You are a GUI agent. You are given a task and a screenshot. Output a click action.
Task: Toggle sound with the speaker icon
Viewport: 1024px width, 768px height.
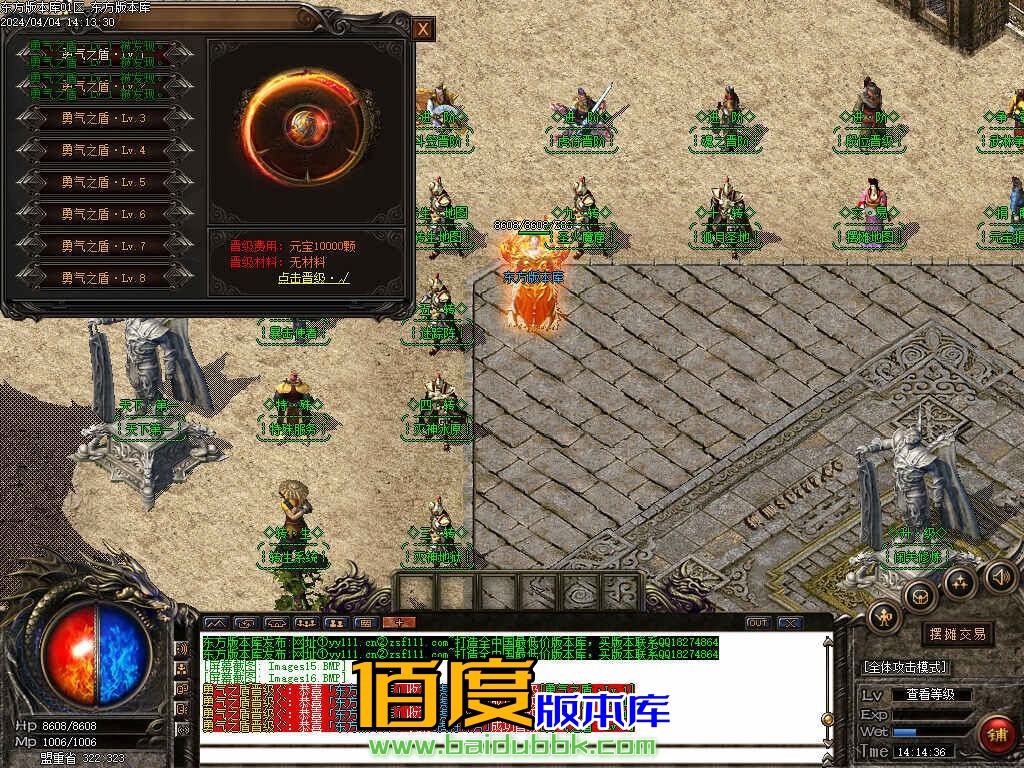(999, 576)
